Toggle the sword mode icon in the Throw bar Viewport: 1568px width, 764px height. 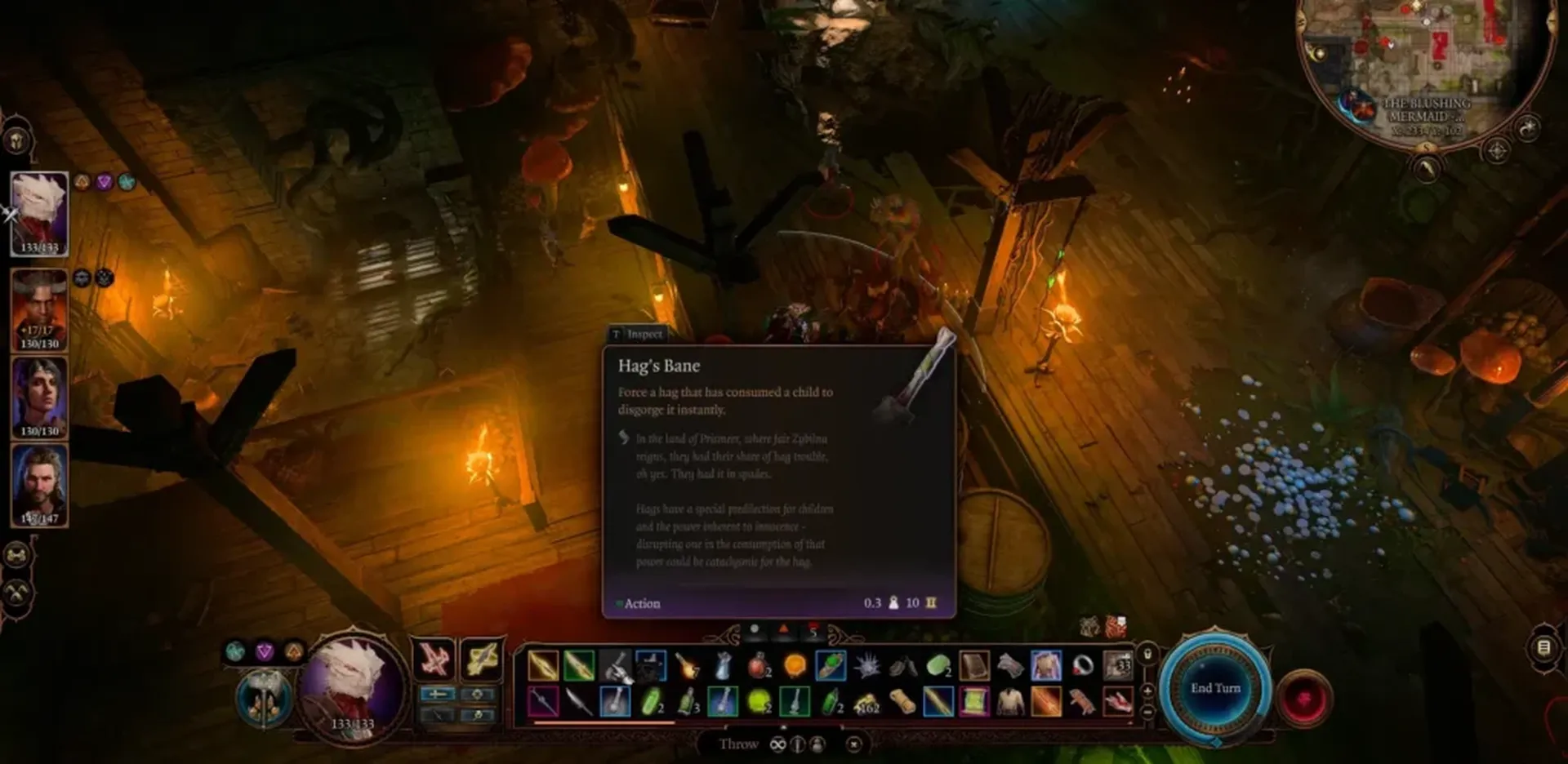point(797,744)
